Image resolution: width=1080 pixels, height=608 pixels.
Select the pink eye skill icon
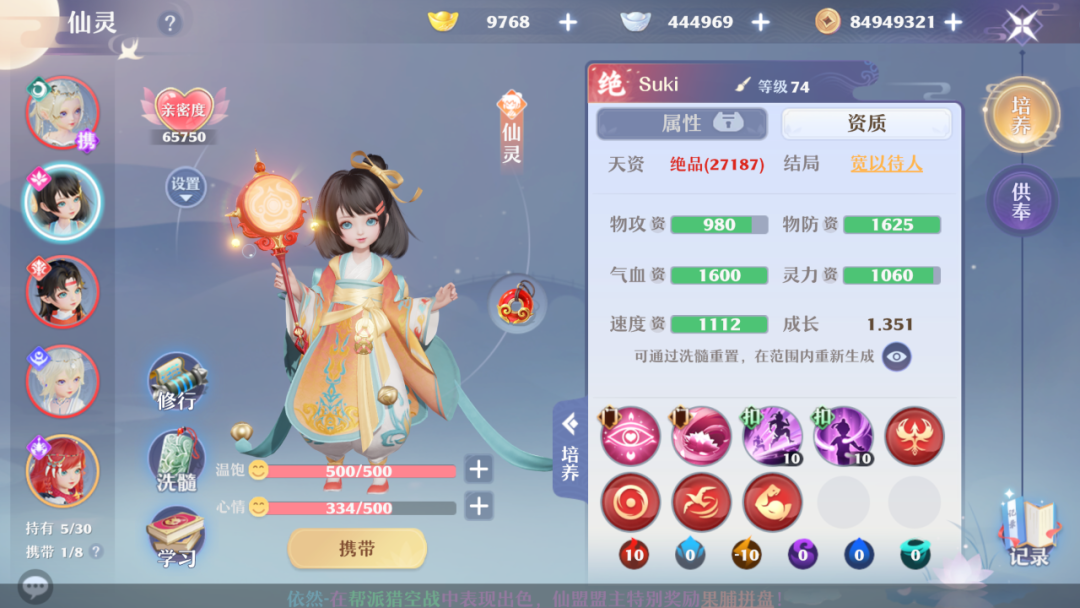(x=630, y=437)
